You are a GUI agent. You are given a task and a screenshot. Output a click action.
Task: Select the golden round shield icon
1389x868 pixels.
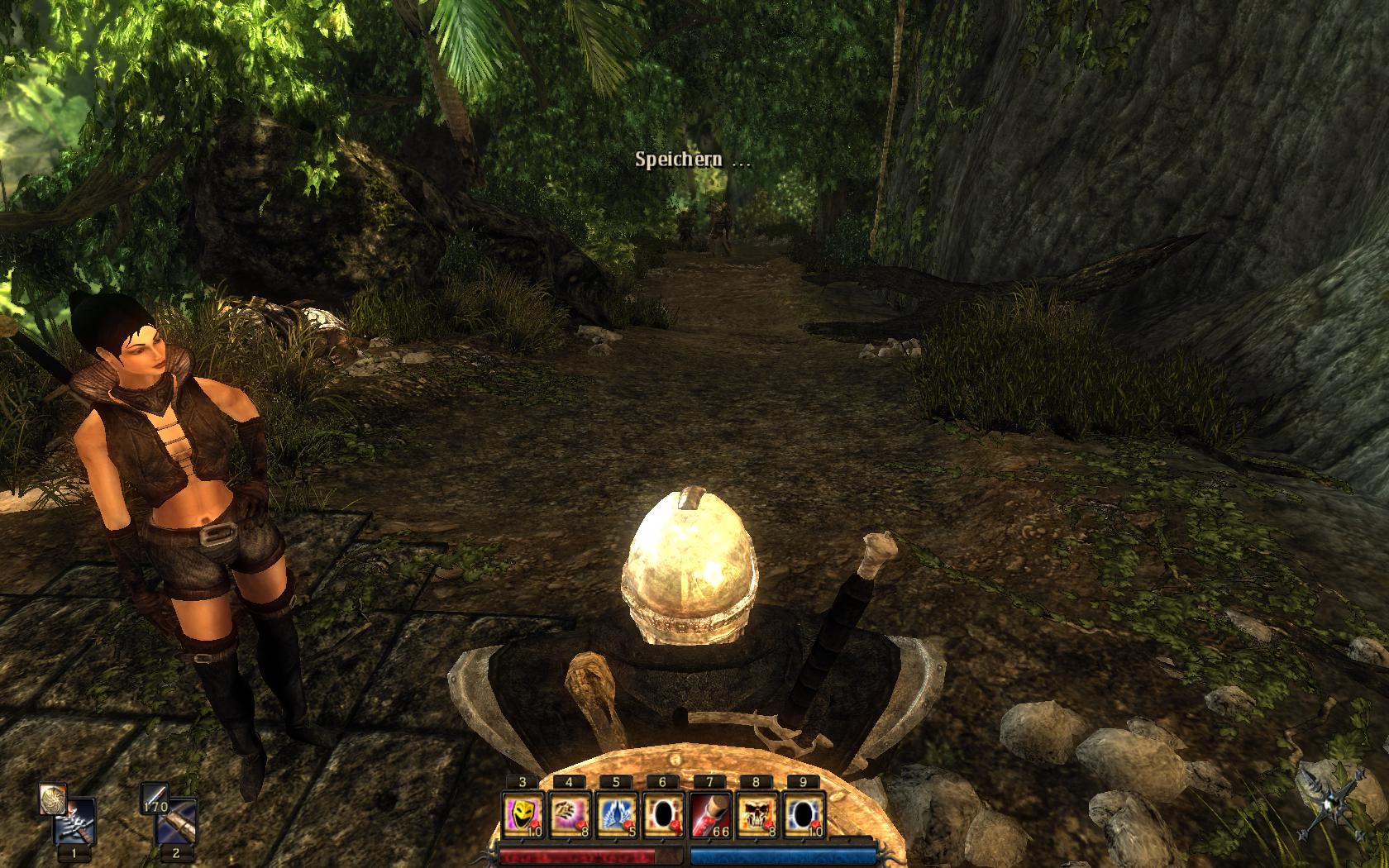pyautogui.click(x=53, y=799)
